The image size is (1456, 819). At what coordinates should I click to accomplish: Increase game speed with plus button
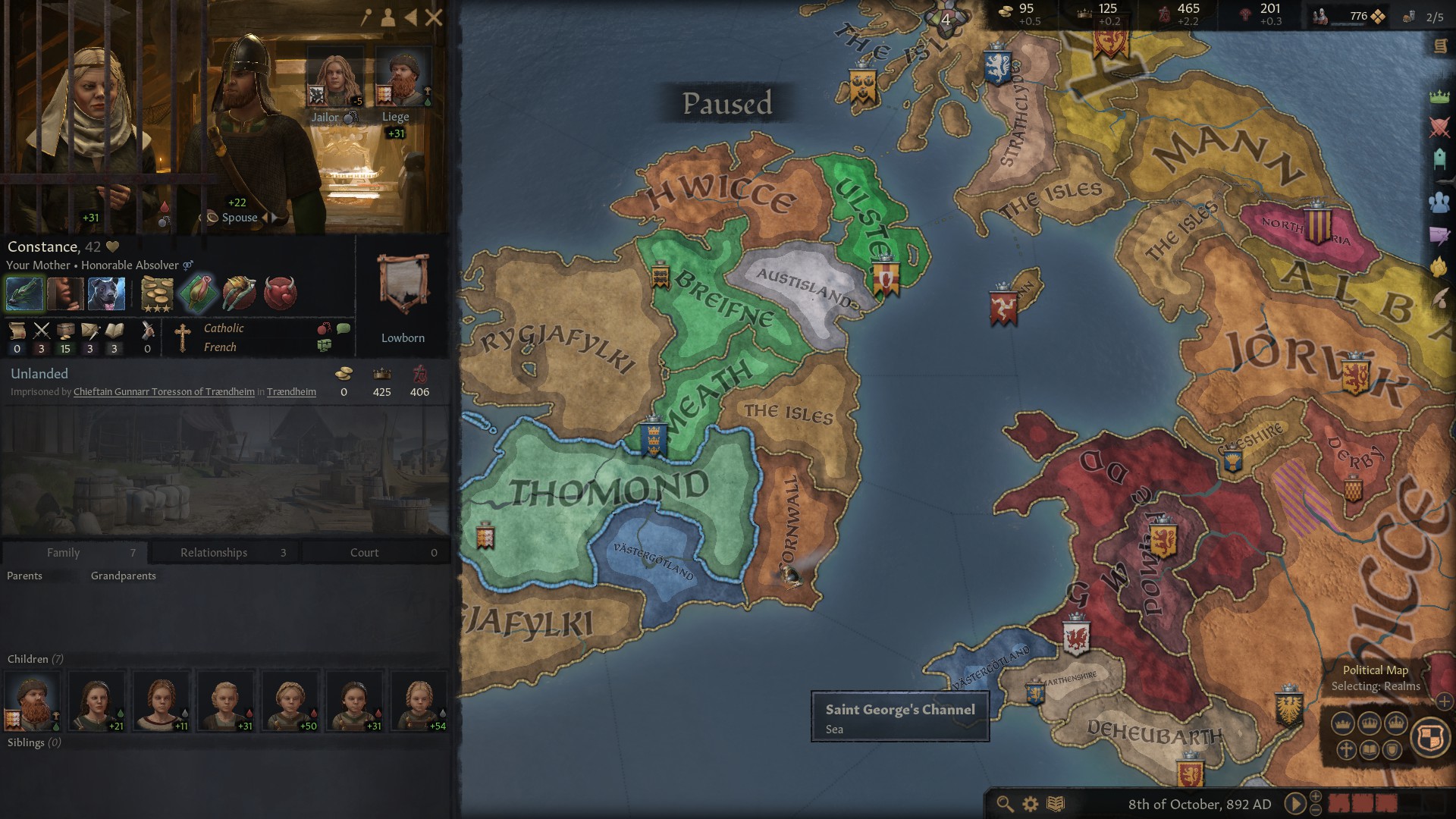point(1316,796)
